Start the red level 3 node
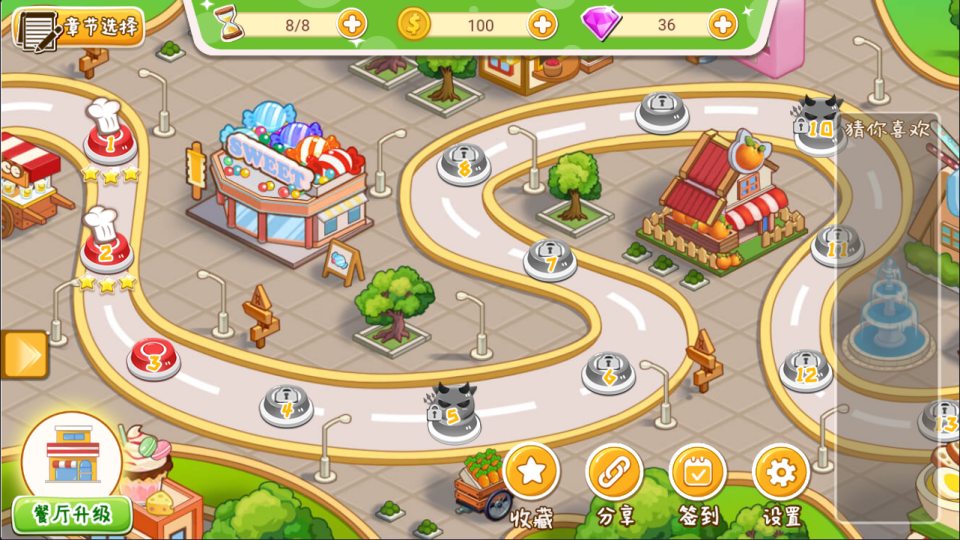This screenshot has height=540, width=960. [154, 359]
